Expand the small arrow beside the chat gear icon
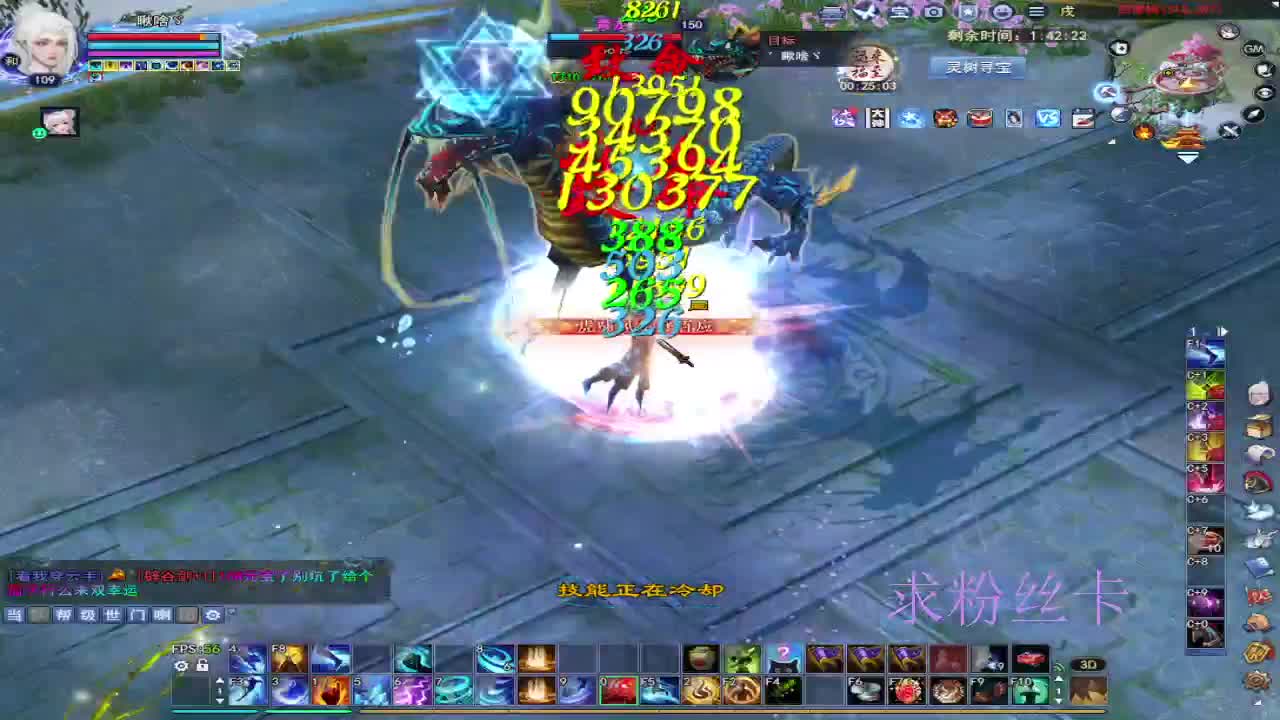The height and width of the screenshot is (720, 1280). point(232,612)
